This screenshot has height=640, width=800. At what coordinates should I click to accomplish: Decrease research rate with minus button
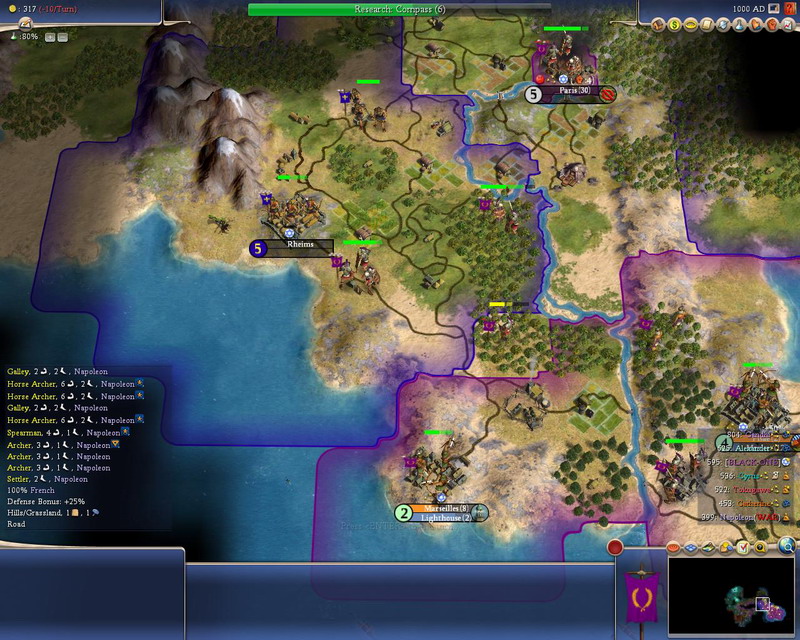coord(62,36)
